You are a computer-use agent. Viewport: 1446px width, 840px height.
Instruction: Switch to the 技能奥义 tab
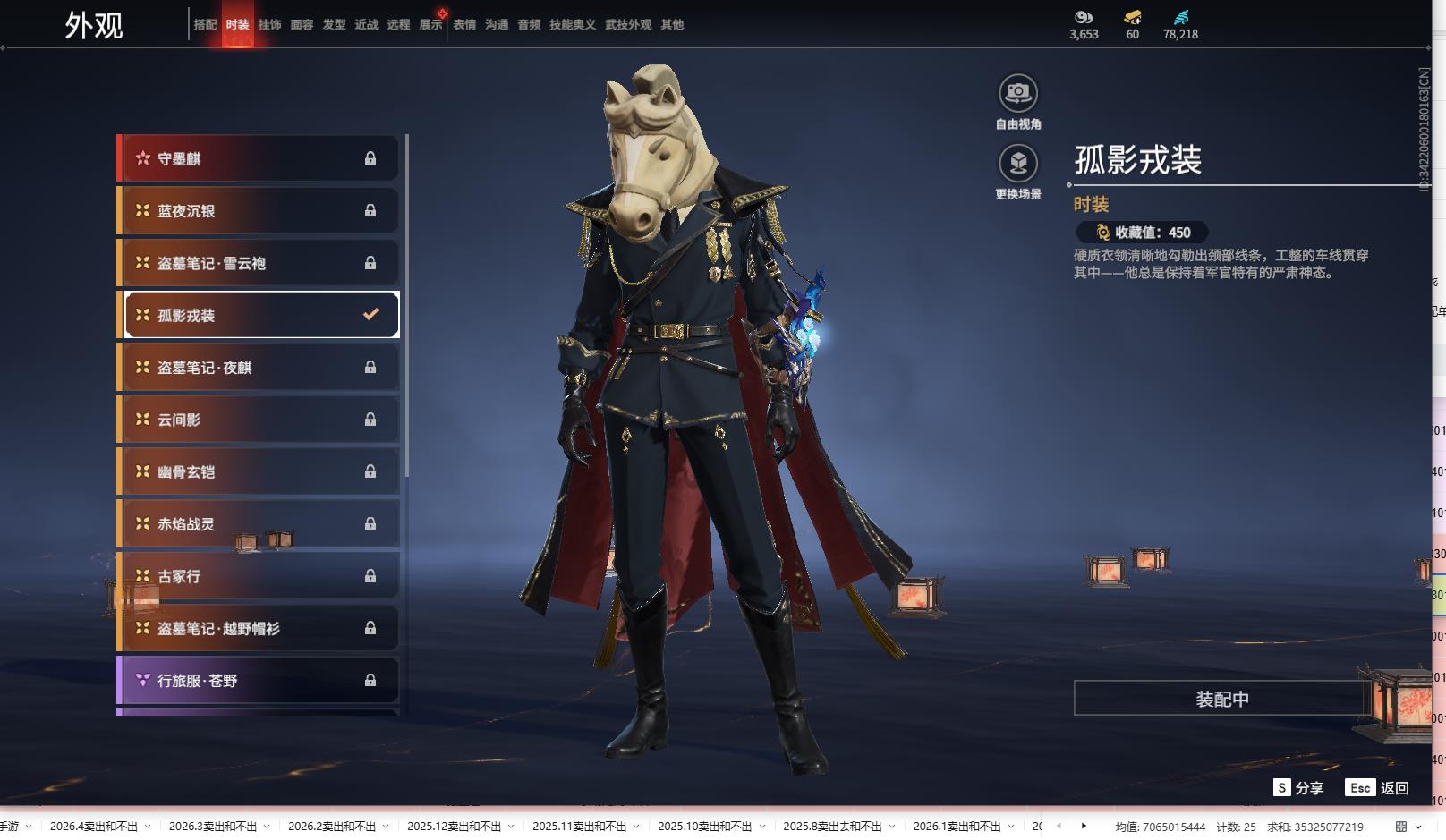pos(572,25)
